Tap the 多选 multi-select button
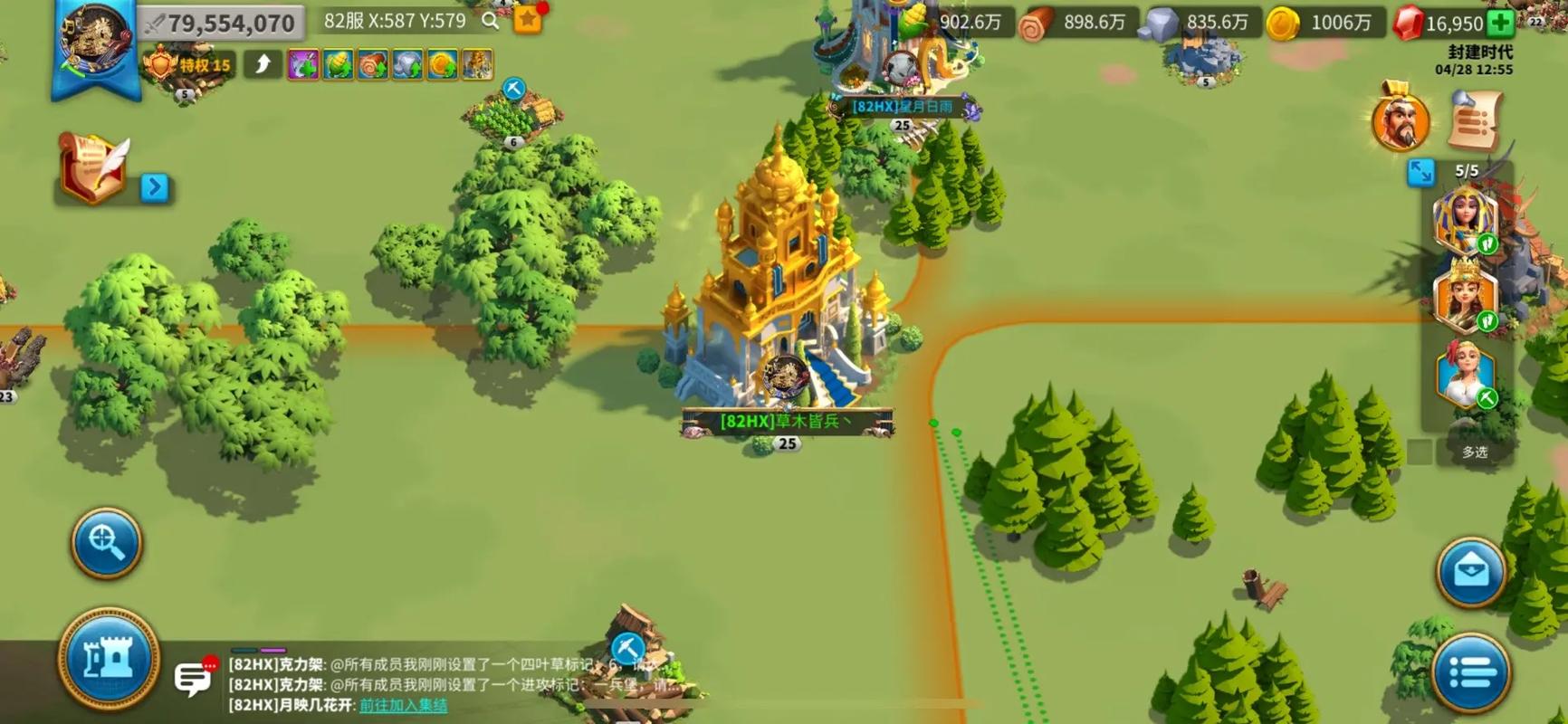The width and height of the screenshot is (1568, 724). point(1474,452)
